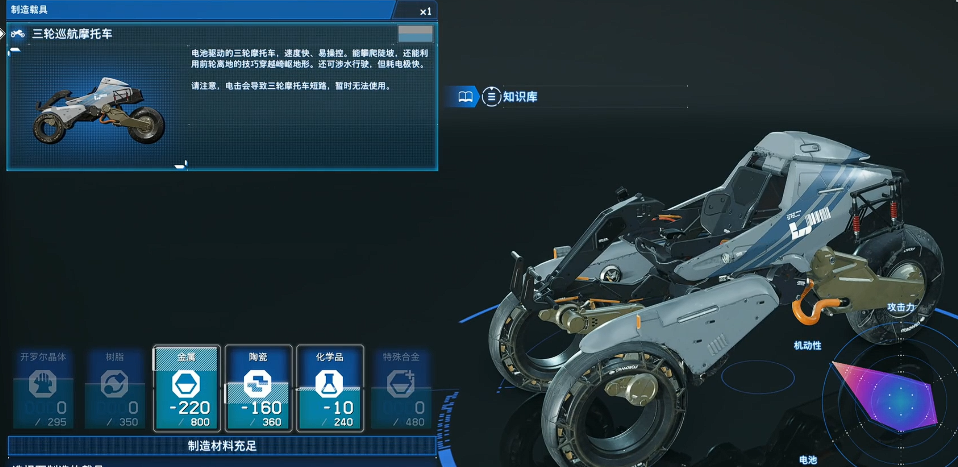This screenshot has width=958, height=467.
Task: Open the tricycle color swatch
Action: (x=415, y=34)
